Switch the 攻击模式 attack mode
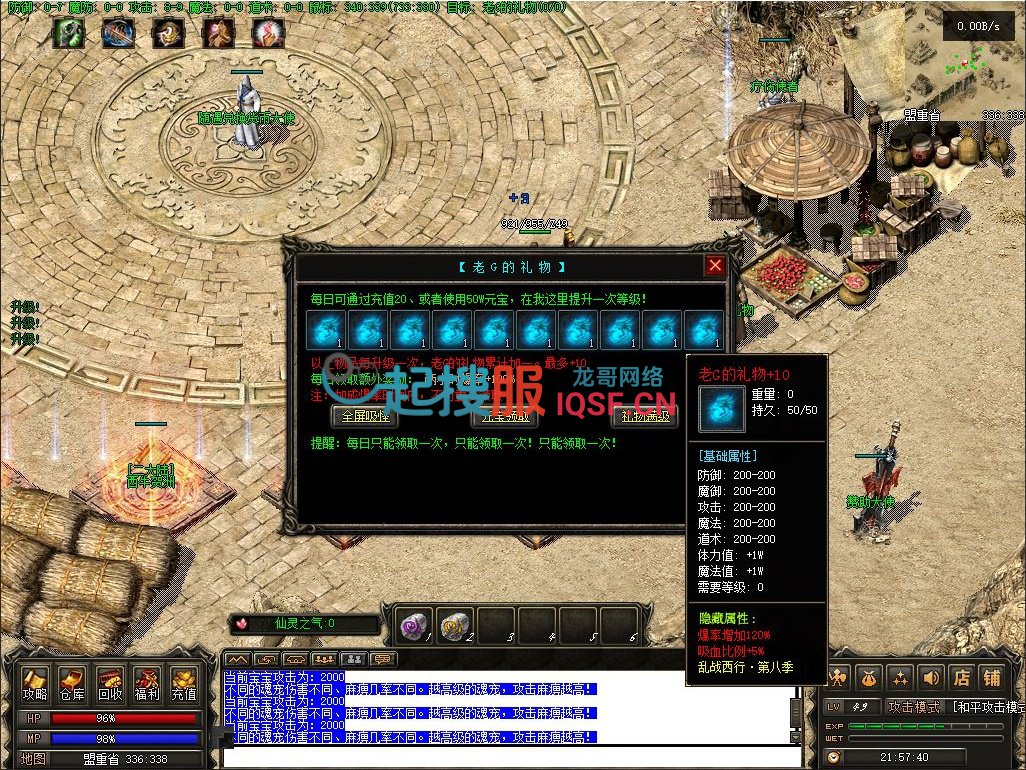 tap(914, 707)
